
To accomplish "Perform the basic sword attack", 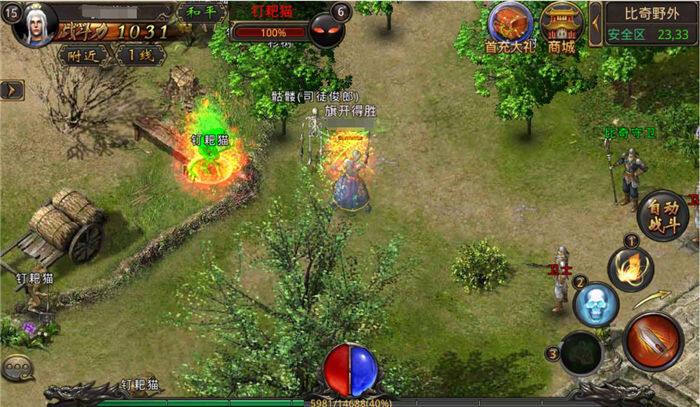I will point(652,342).
